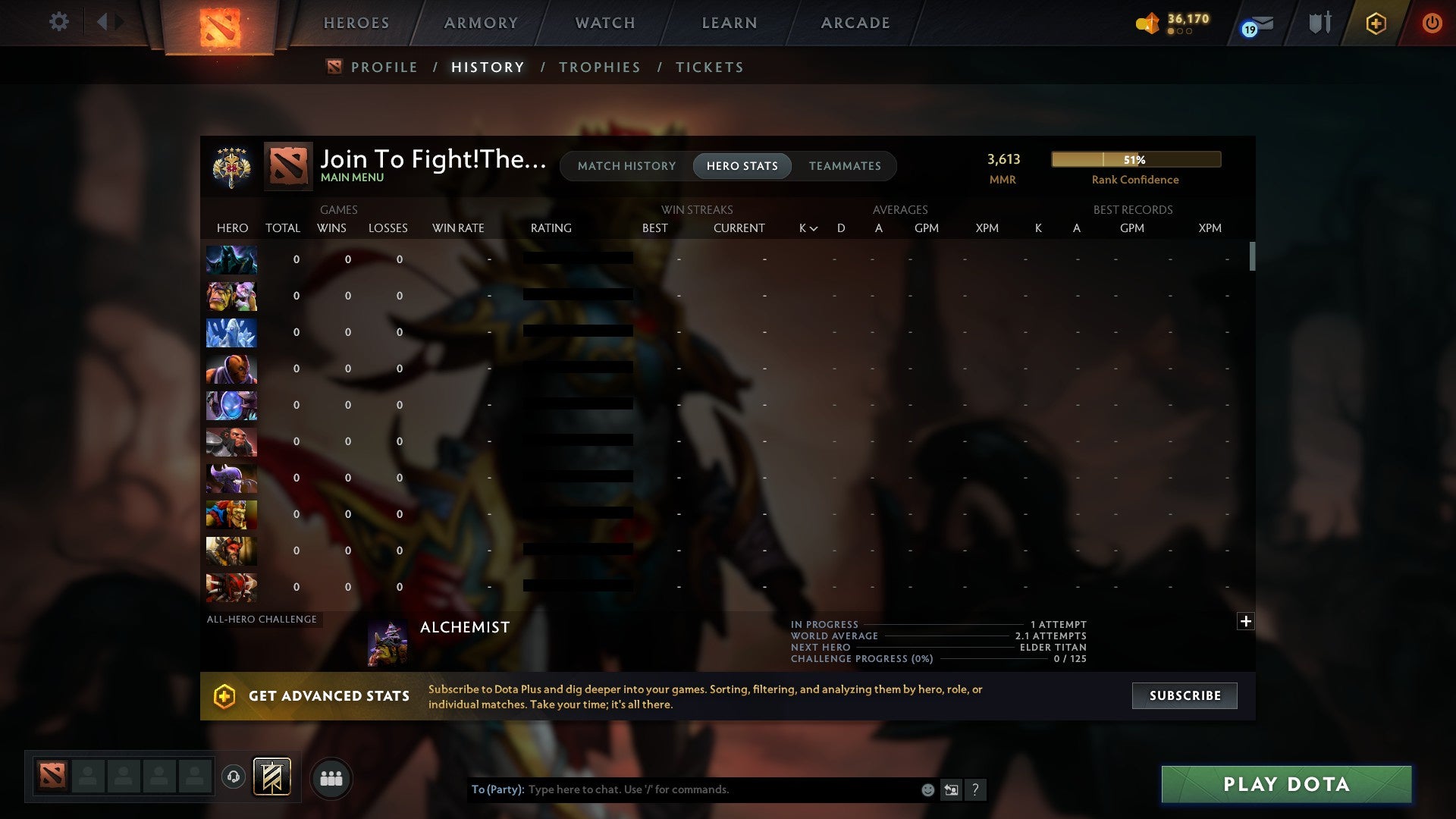Go to the TROPHIES section
1456x819 pixels.
click(599, 67)
